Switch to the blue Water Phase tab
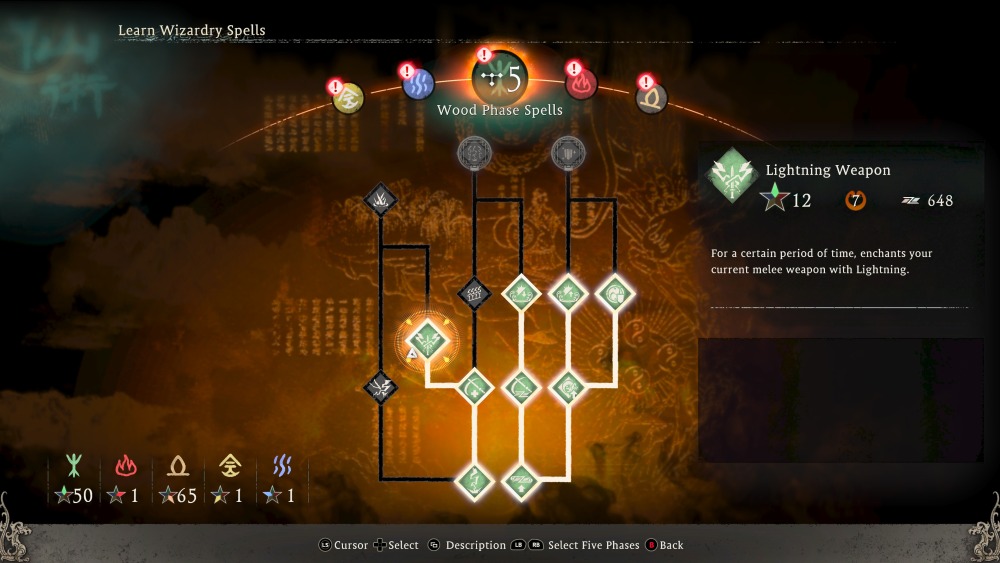Screen dimensions: 1000x563 pos(418,83)
